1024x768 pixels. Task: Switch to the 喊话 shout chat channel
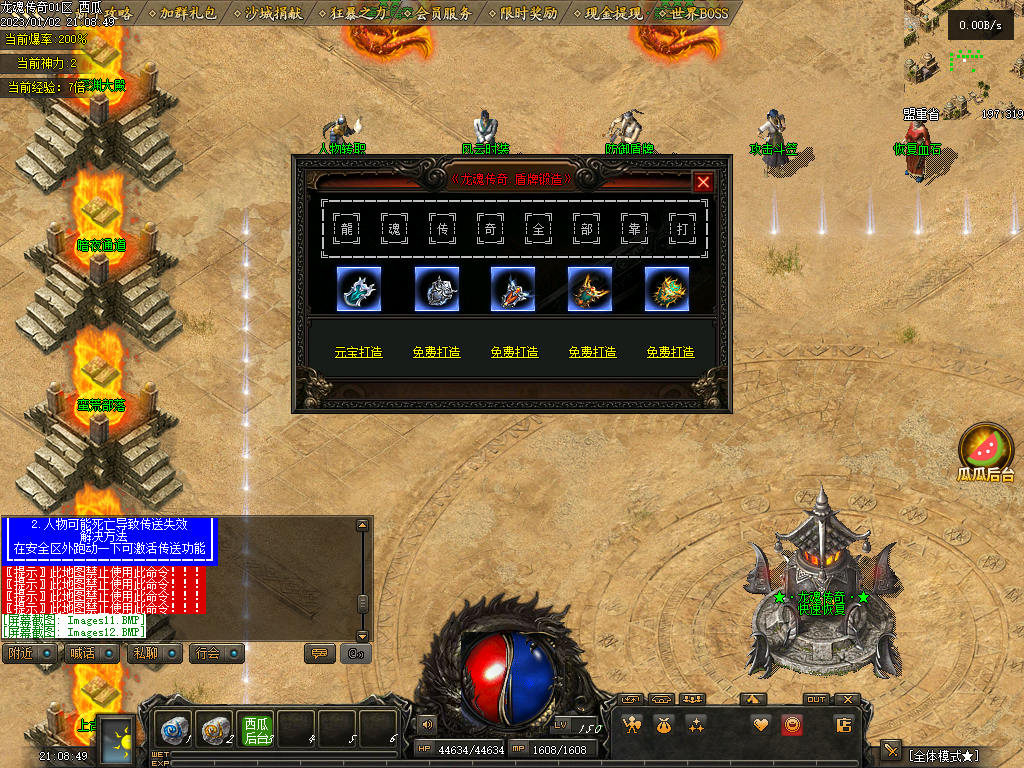(88, 653)
